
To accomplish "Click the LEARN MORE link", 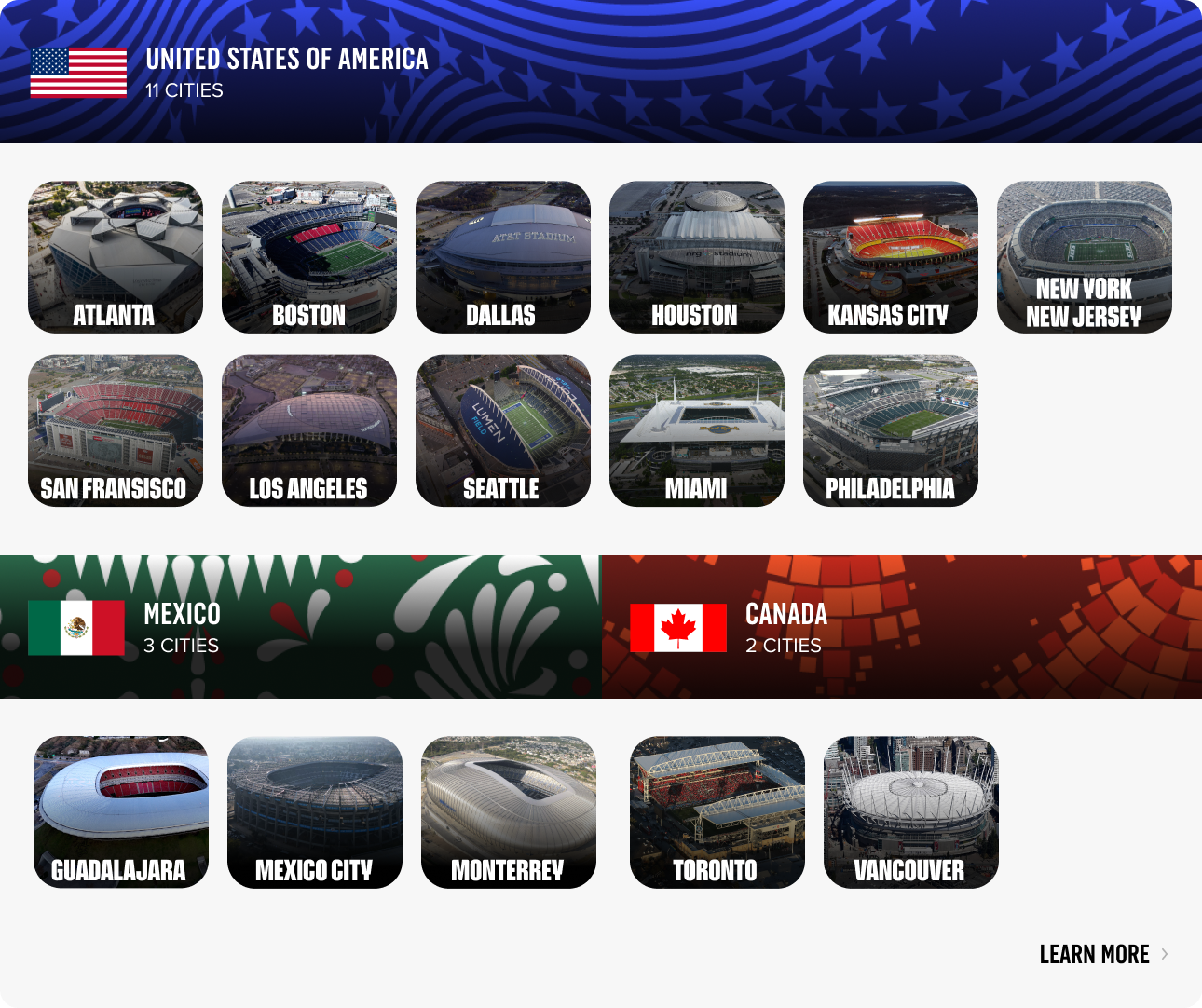I will coord(1096,954).
